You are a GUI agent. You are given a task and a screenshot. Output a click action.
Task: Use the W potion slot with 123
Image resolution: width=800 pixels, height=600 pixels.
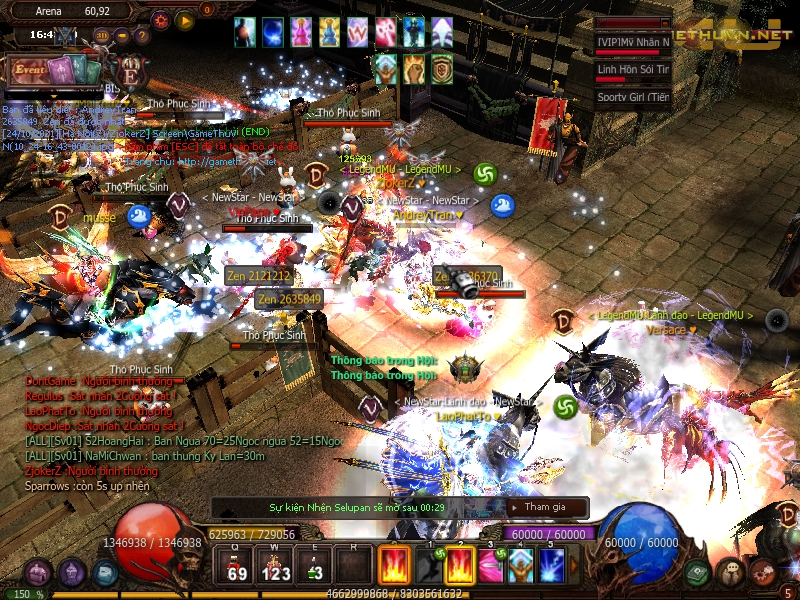click(x=274, y=564)
